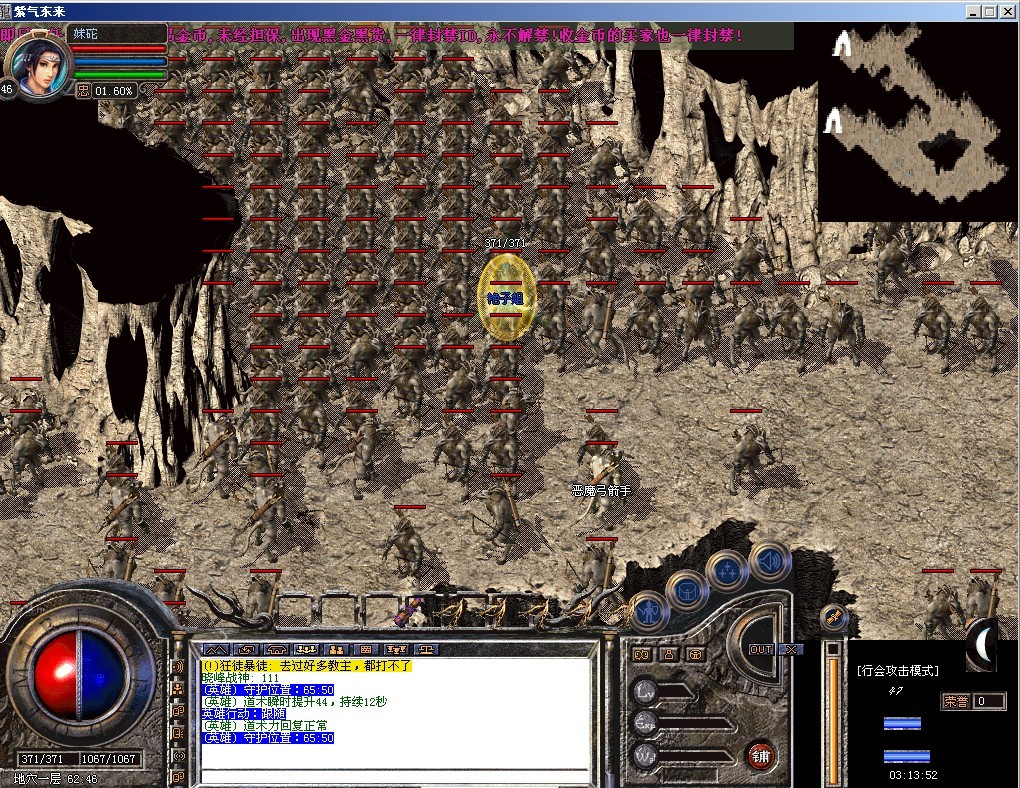Click the X button beside OUT
Image resolution: width=1020 pixels, height=788 pixels.
pyautogui.click(x=791, y=649)
